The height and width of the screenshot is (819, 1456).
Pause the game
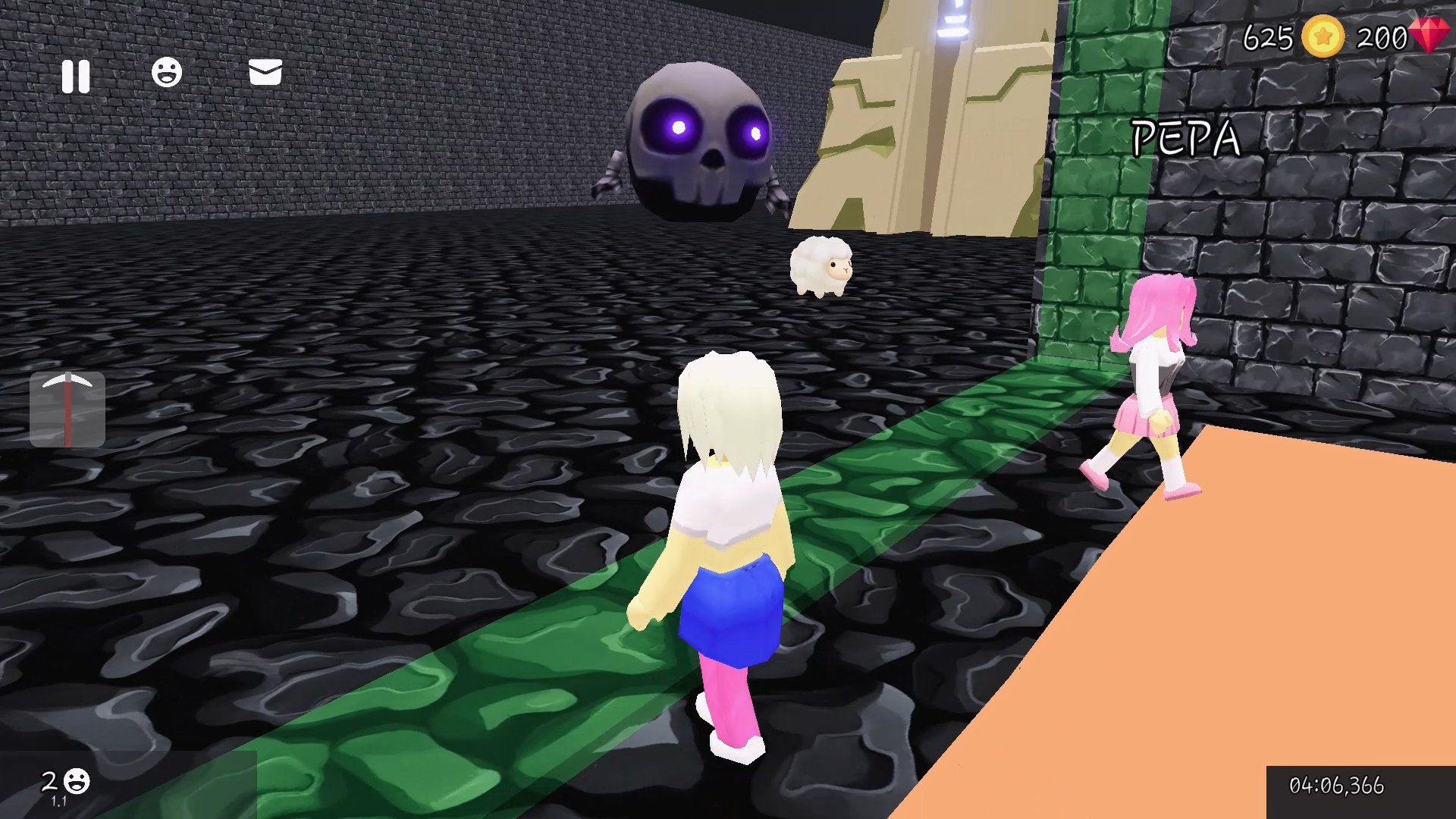76,74
